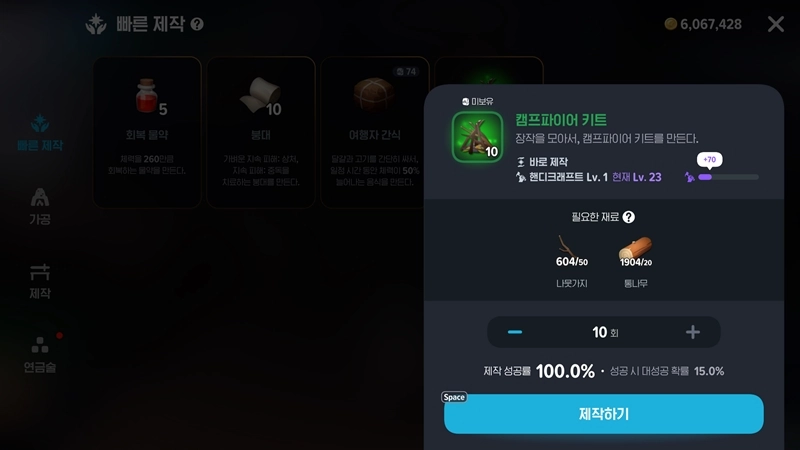Open the 가공 processing tab
The width and height of the screenshot is (800, 450).
tap(40, 203)
